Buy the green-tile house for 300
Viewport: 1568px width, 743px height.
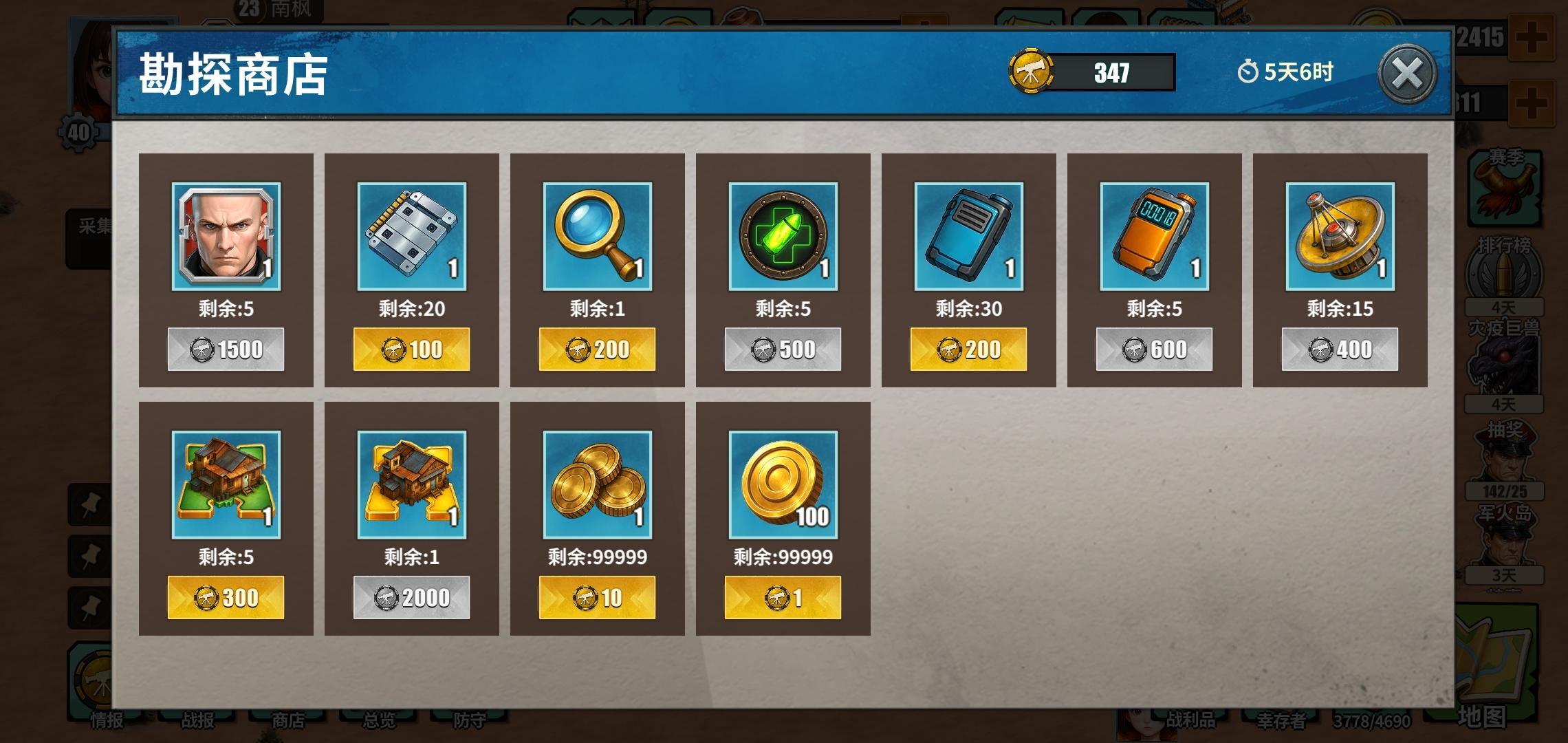coord(226,597)
